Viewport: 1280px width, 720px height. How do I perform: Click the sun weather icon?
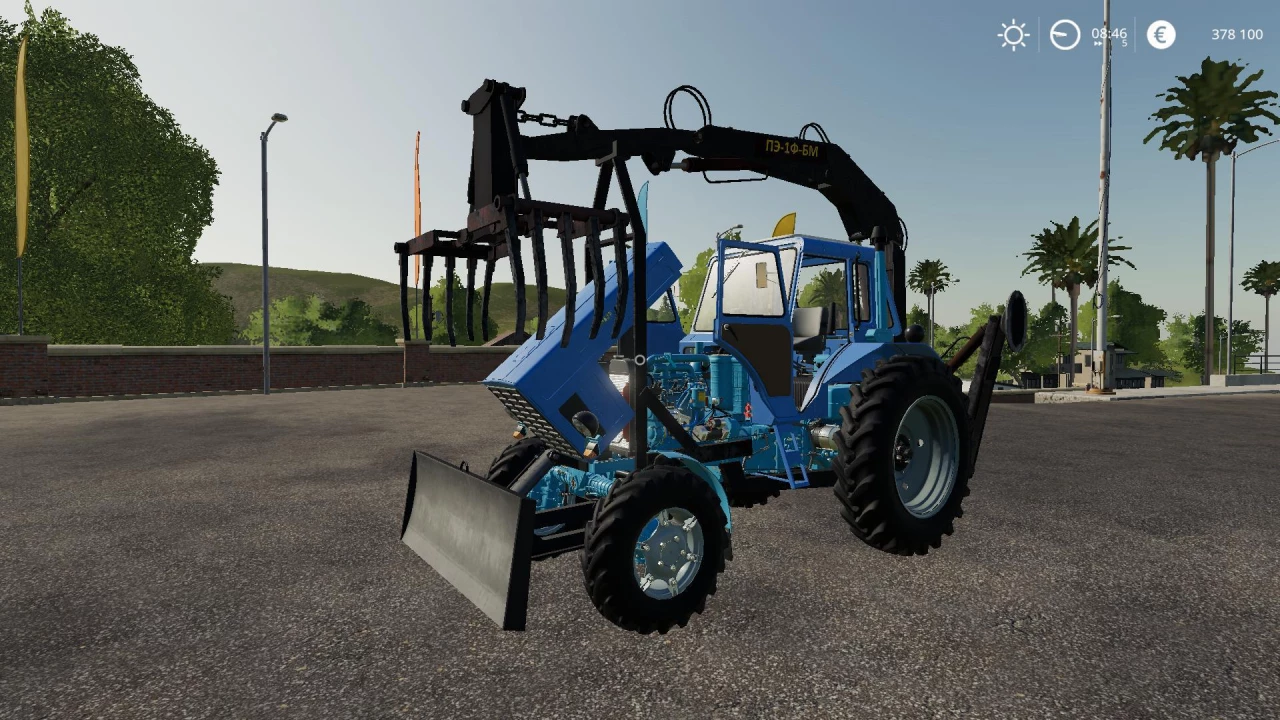[1013, 34]
